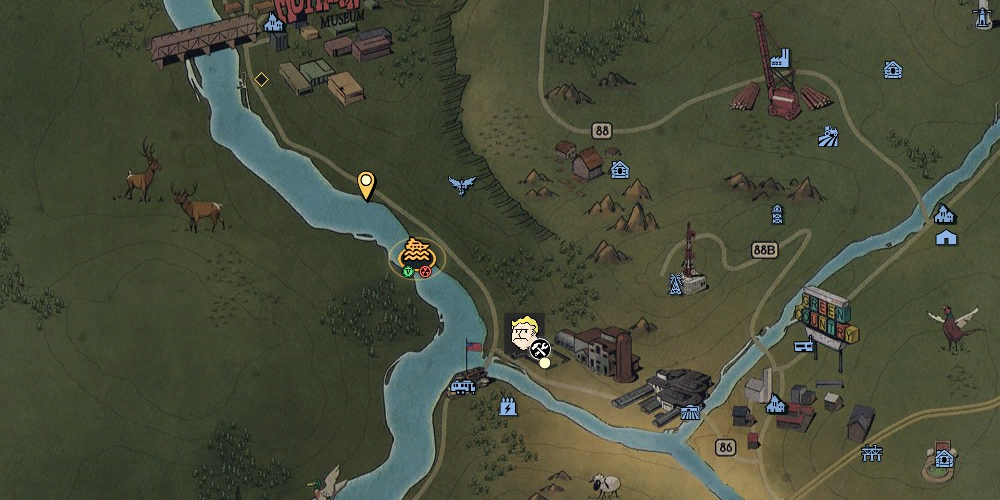Viewport: 1000px width, 500px height.
Task: Select the yellow custom map pin
Action: pos(367,184)
